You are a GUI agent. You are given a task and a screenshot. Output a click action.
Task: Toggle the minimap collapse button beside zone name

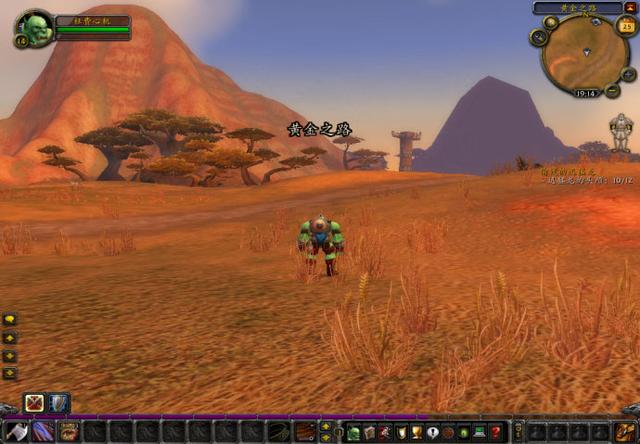630,8
